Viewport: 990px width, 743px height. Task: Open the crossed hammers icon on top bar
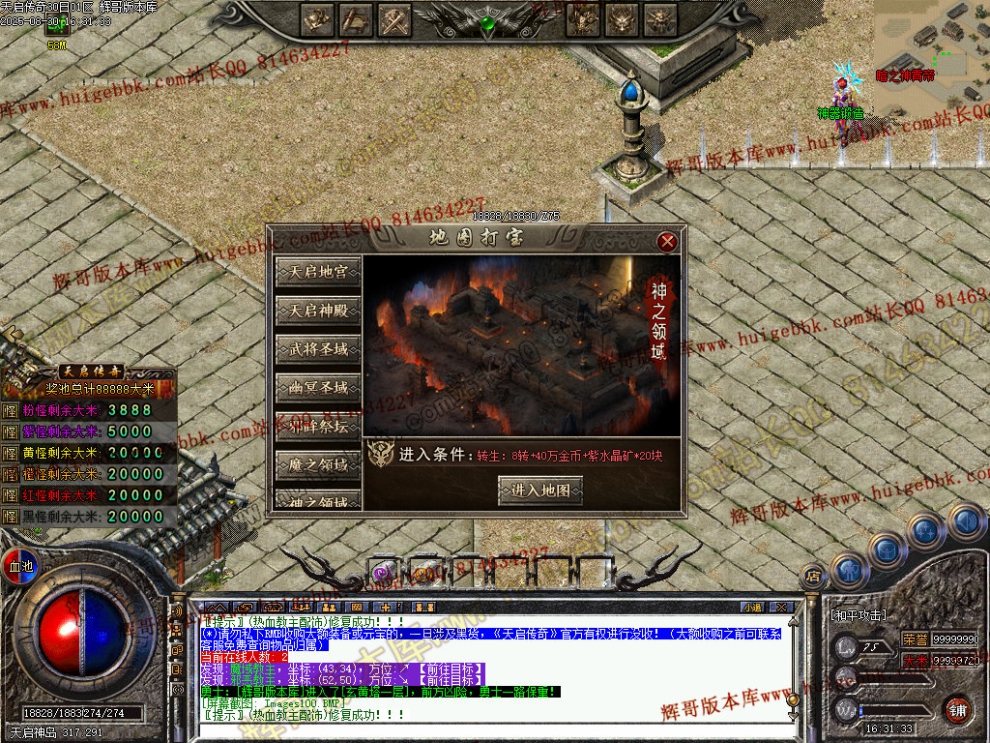(394, 19)
